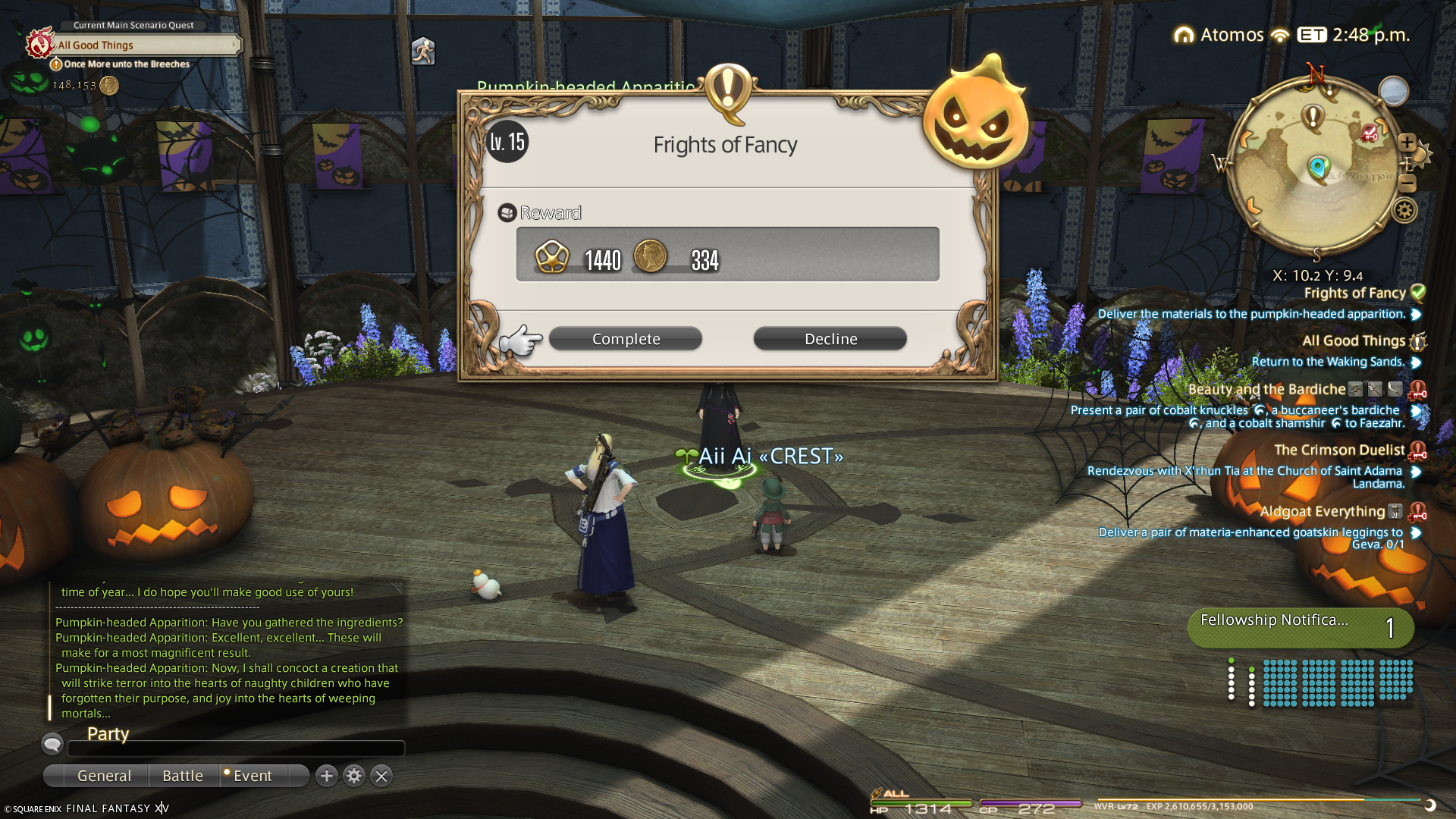Close the chat log with X

click(381, 776)
